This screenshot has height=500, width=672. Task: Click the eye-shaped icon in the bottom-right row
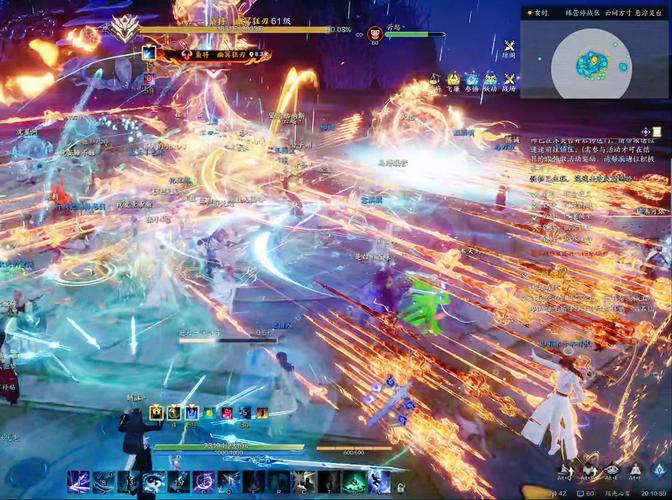point(611,469)
